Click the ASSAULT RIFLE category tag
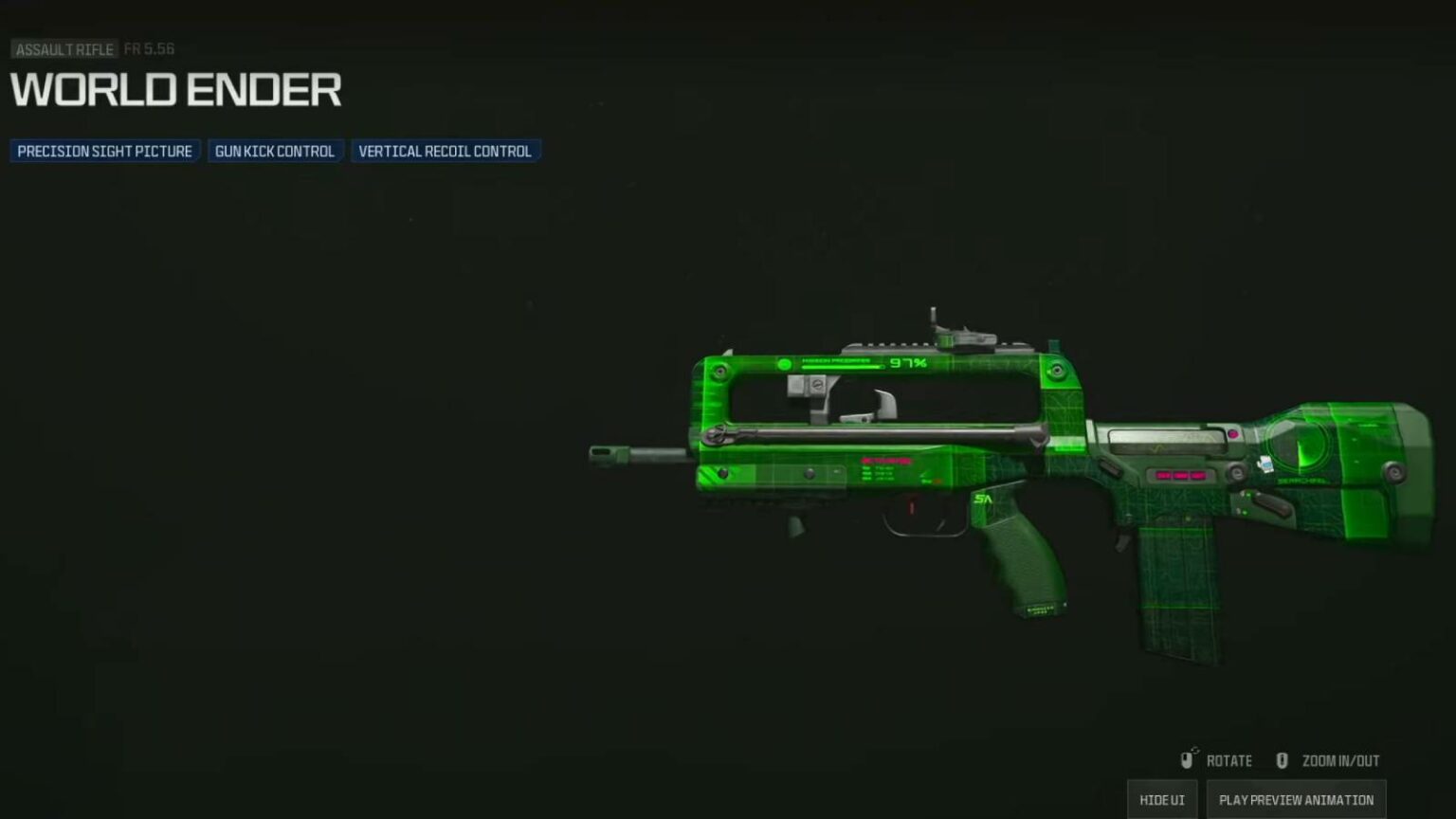Viewport: 1456px width, 819px height. [63, 49]
